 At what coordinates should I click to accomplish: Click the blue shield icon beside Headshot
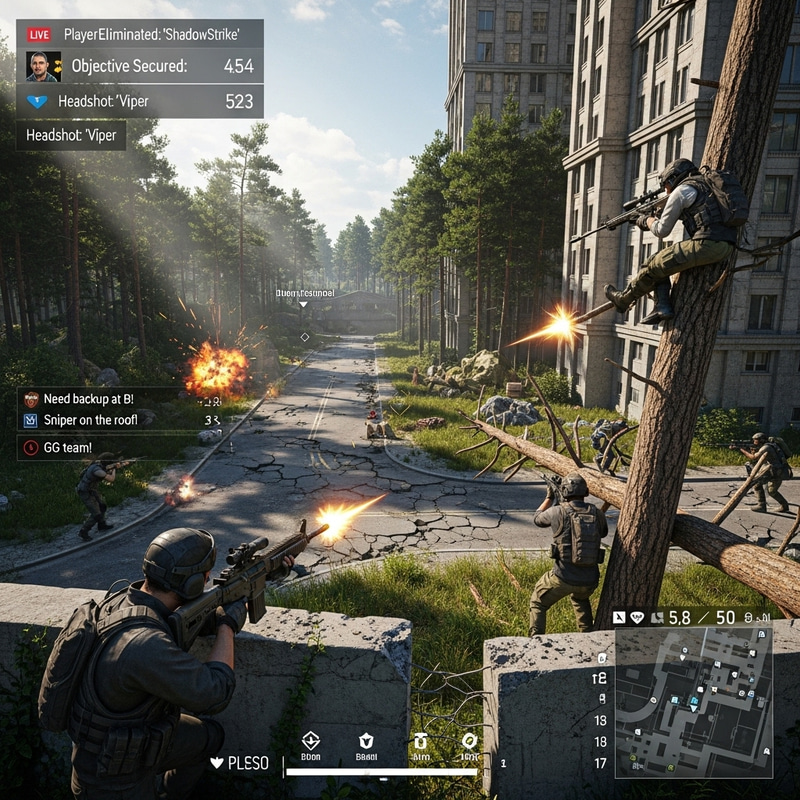38,101
